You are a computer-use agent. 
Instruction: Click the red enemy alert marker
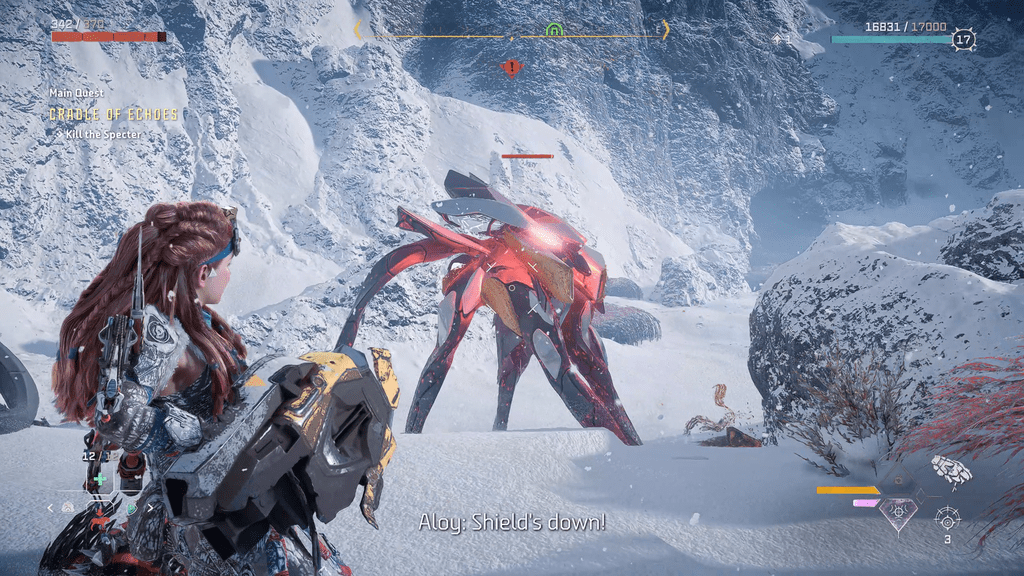coord(512,68)
